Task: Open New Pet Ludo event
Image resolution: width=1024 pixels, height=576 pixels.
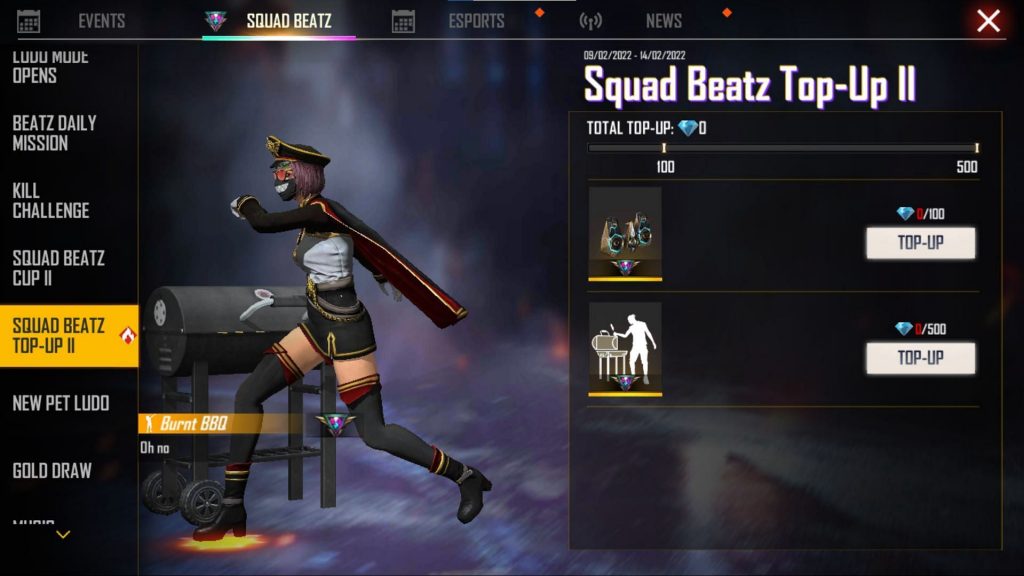Action: pos(61,403)
